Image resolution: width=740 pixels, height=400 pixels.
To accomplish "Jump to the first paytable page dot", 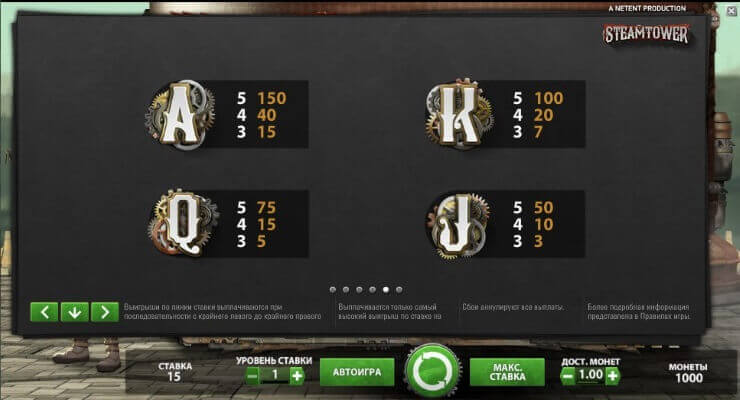I will [333, 289].
